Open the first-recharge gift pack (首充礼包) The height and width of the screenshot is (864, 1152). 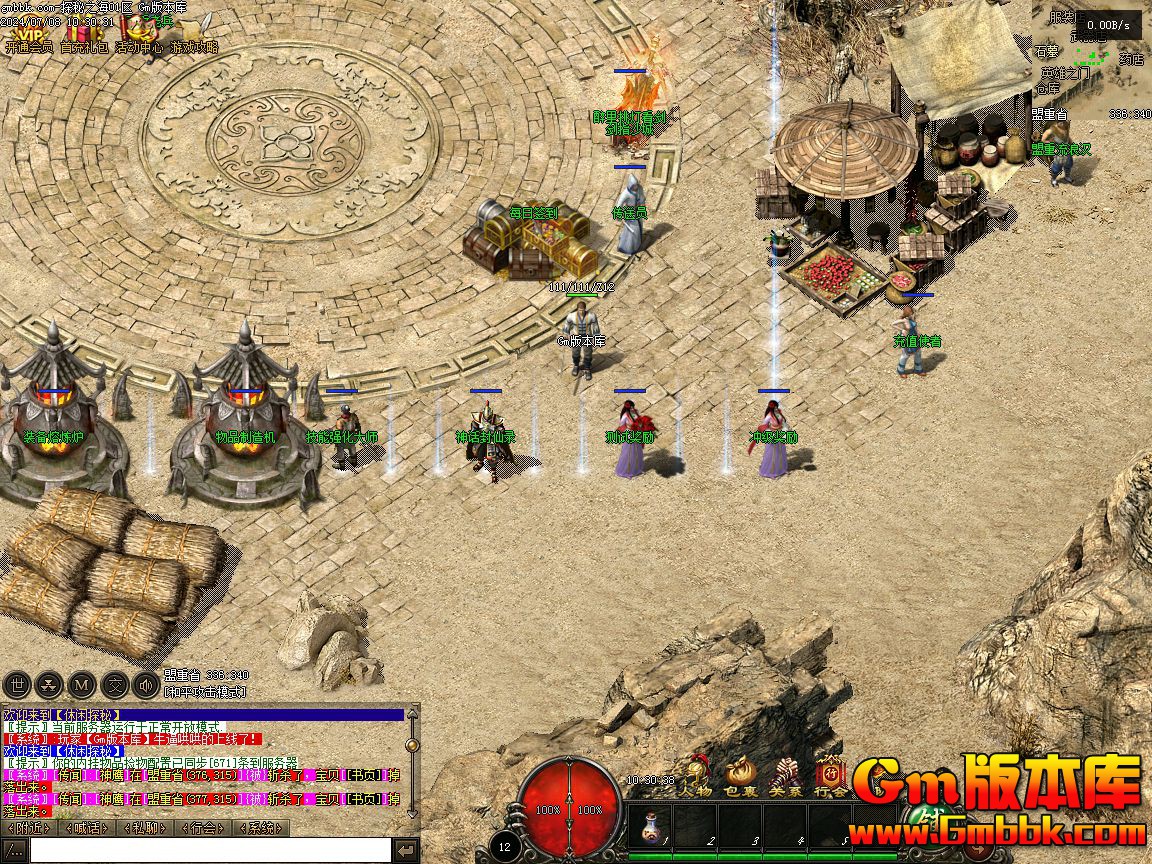[x=84, y=35]
